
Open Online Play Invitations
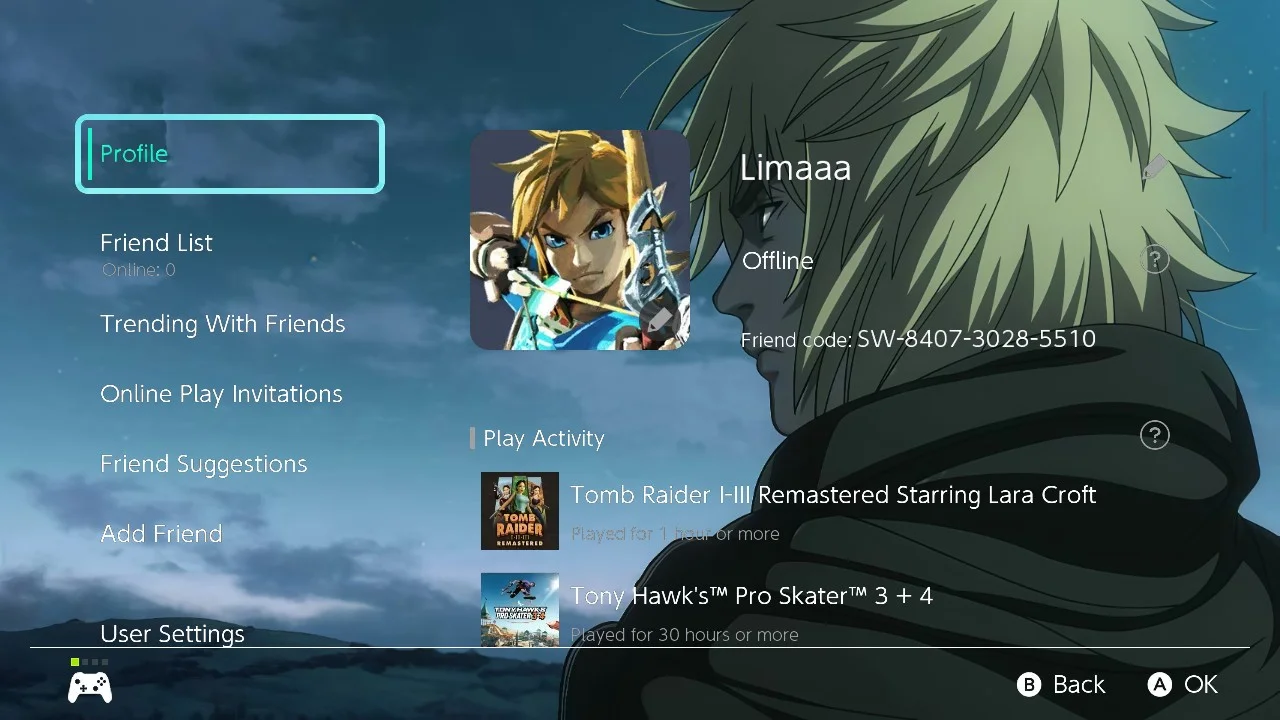tap(220, 393)
